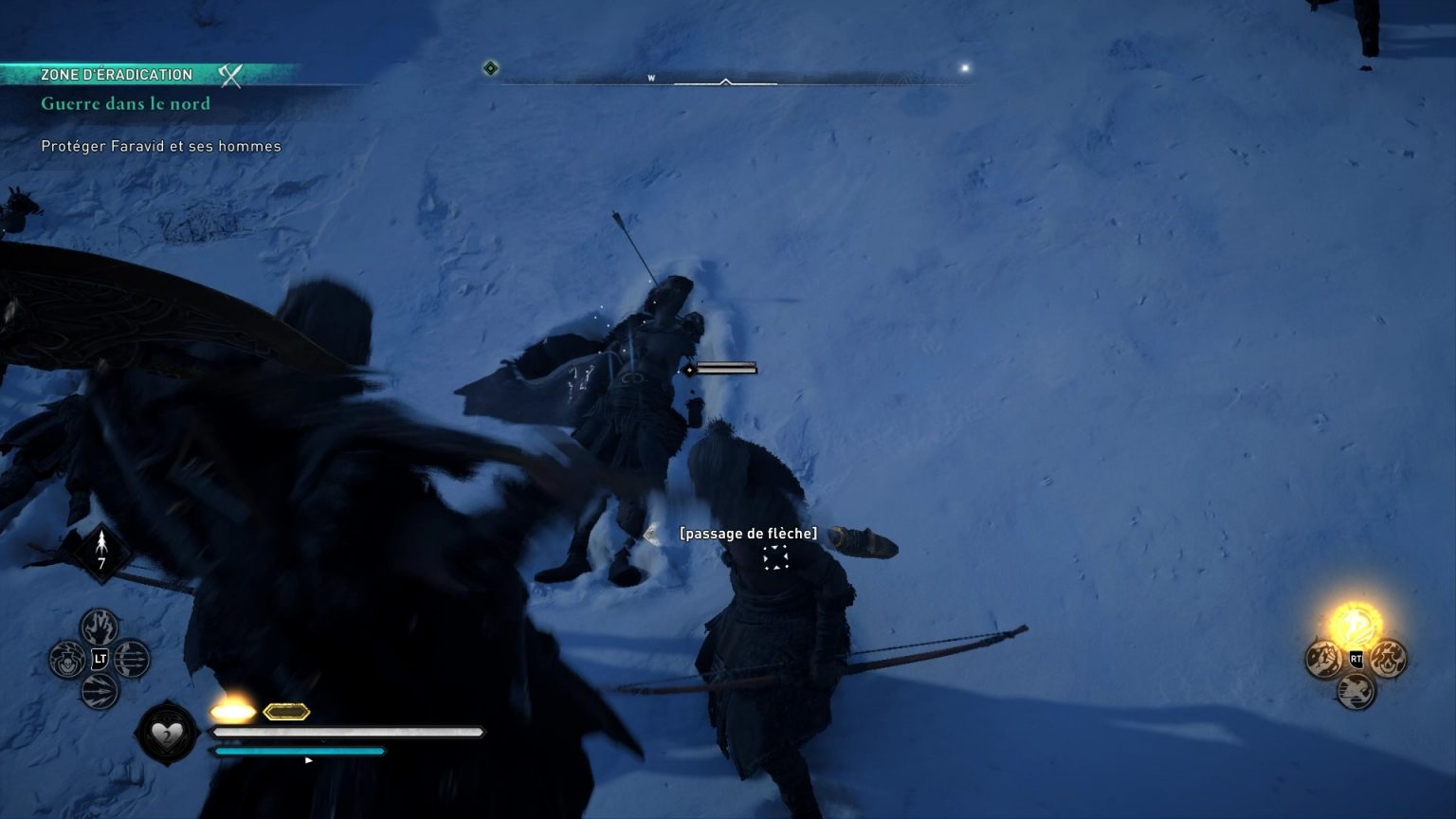Click the RT button prompt in the ability wheel
1456x819 pixels.
tap(1356, 659)
